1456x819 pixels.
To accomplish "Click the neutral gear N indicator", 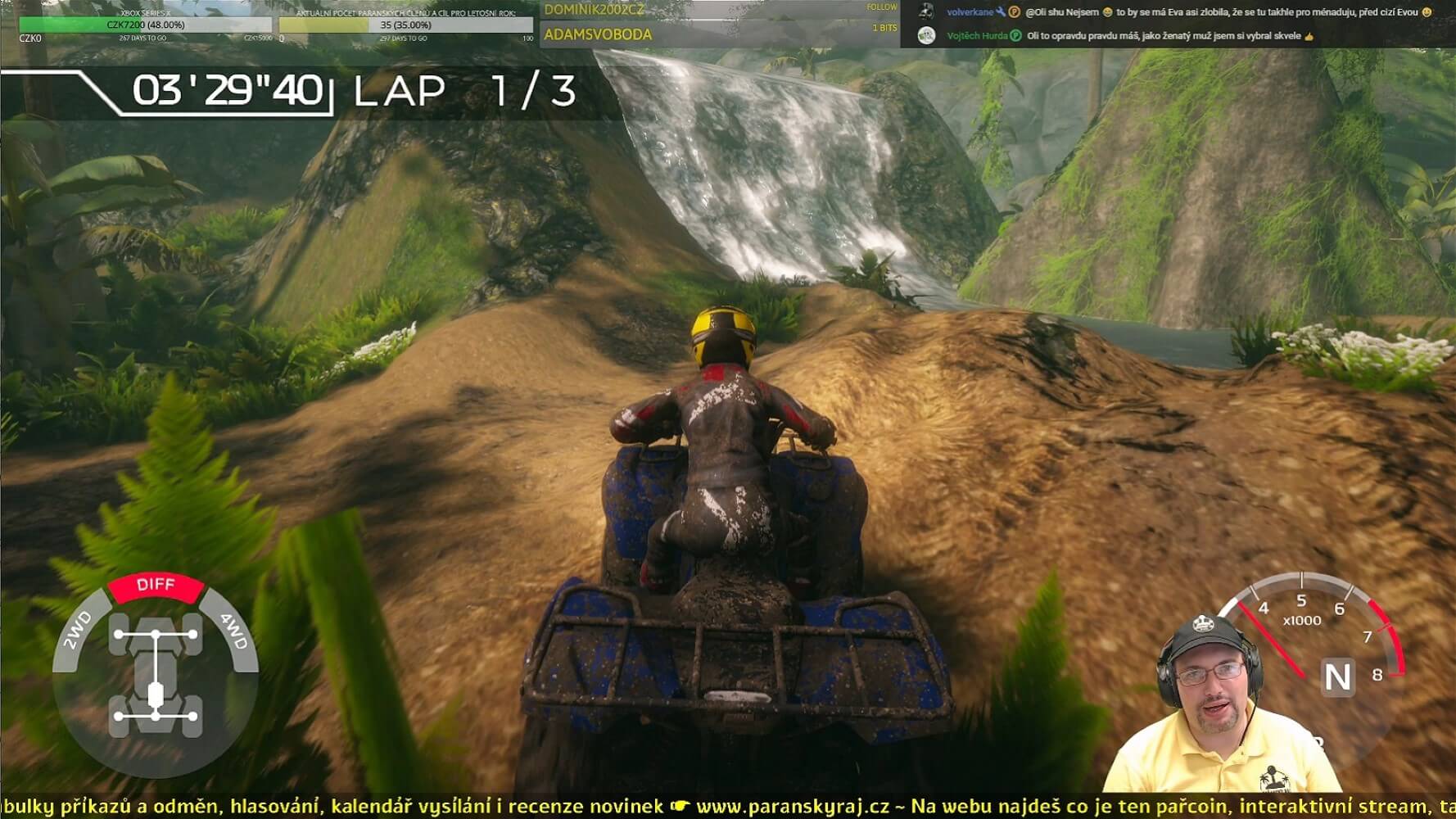I will (x=1336, y=677).
